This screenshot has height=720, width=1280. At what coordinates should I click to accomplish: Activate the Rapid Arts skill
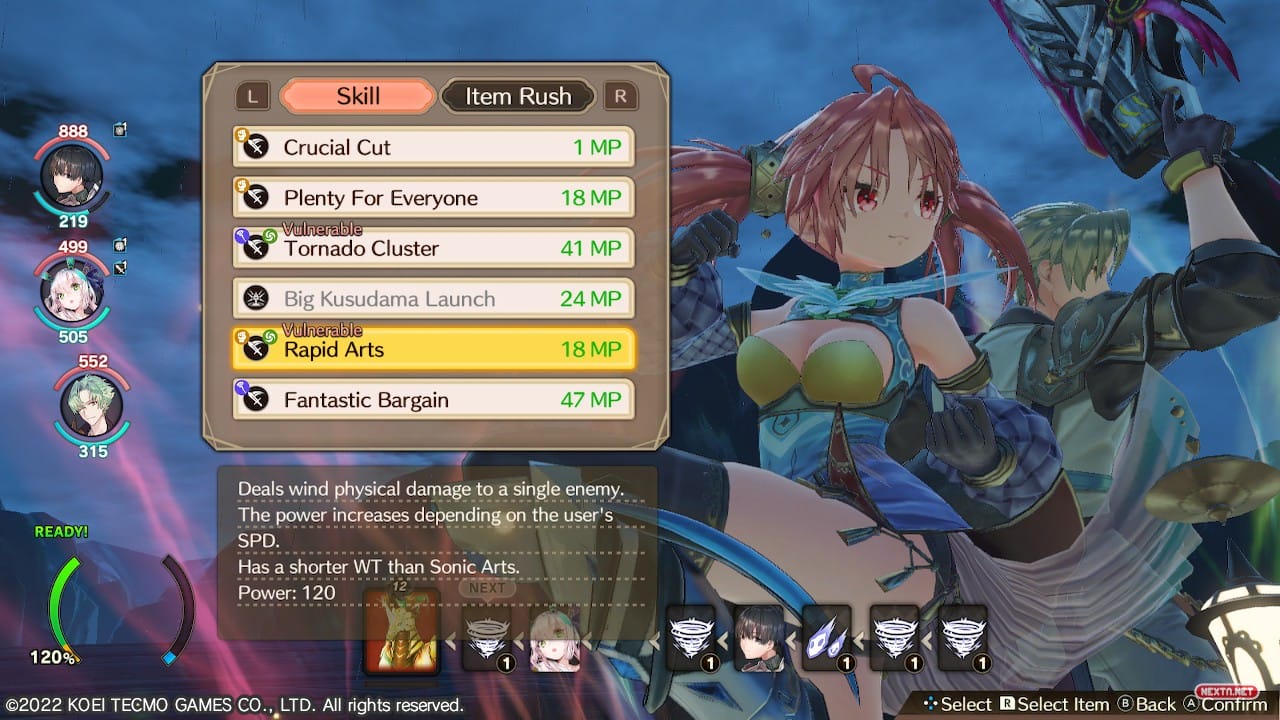point(433,349)
